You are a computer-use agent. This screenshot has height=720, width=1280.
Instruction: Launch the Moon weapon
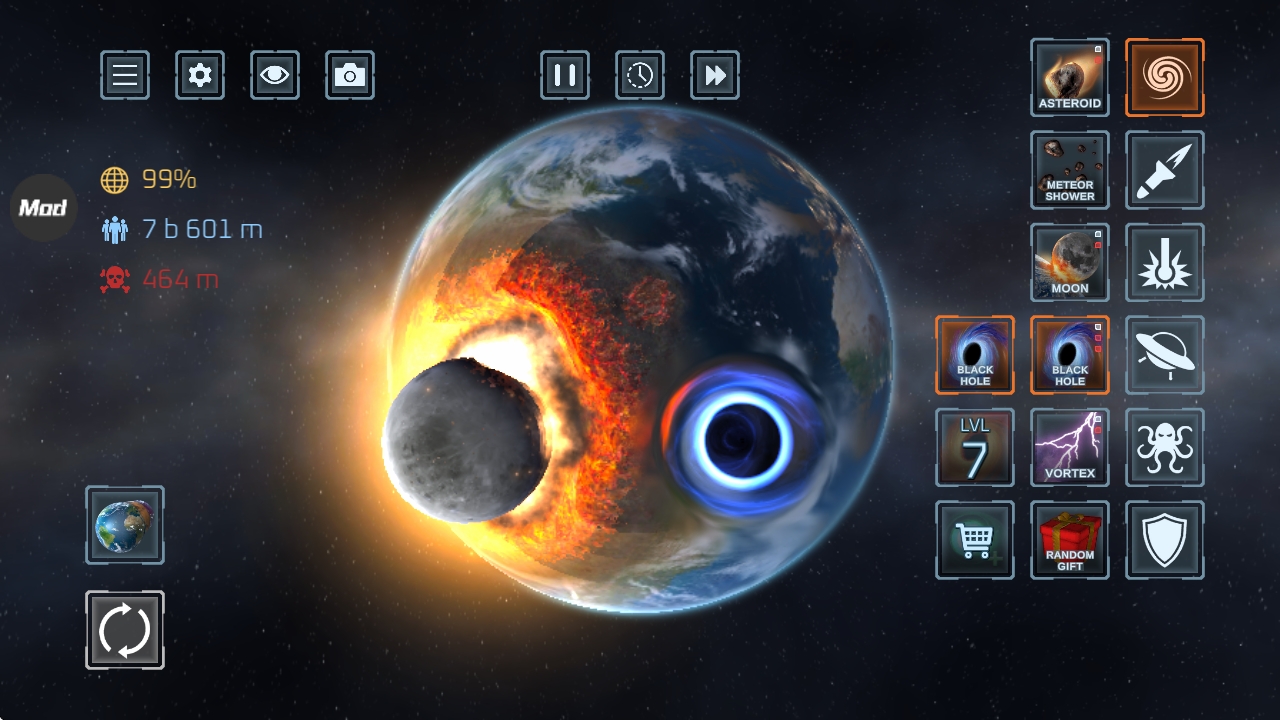point(1070,262)
